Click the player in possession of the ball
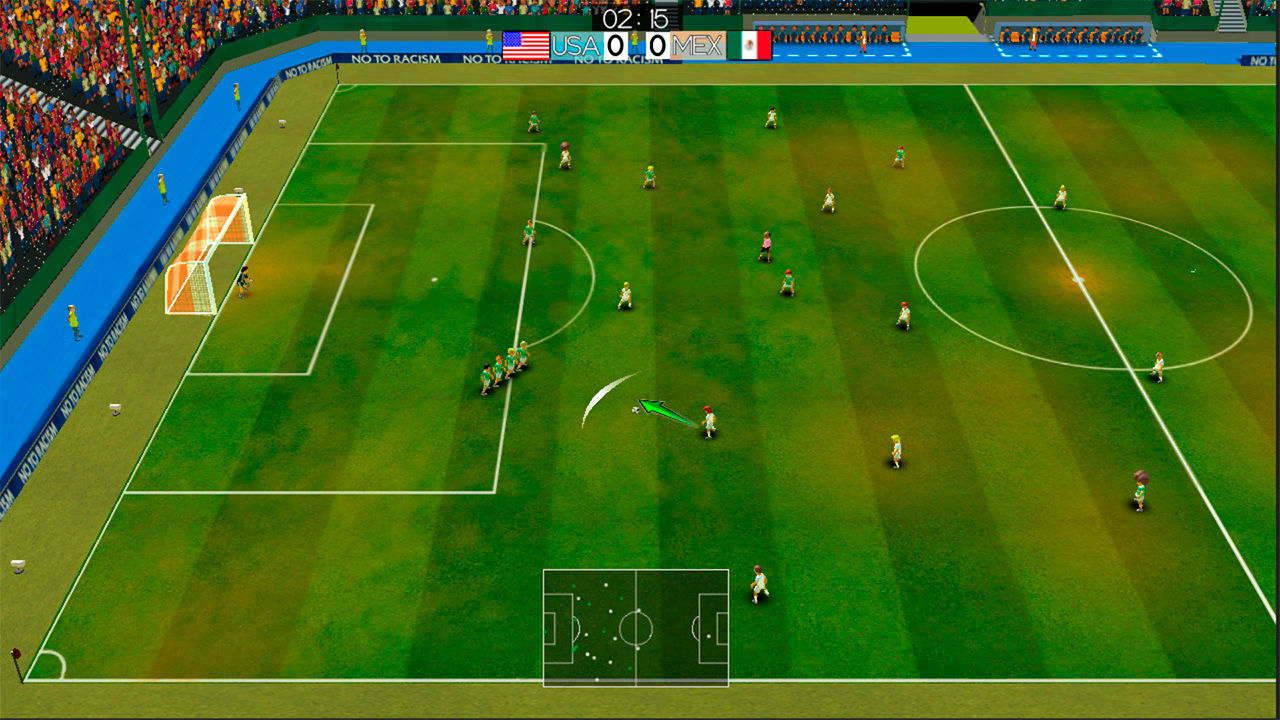The image size is (1280, 720). (x=709, y=420)
